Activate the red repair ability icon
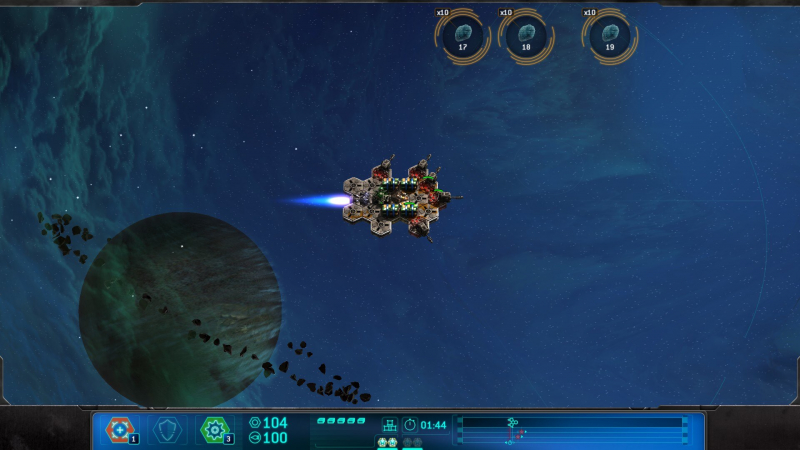800x450 pixels. click(x=119, y=429)
